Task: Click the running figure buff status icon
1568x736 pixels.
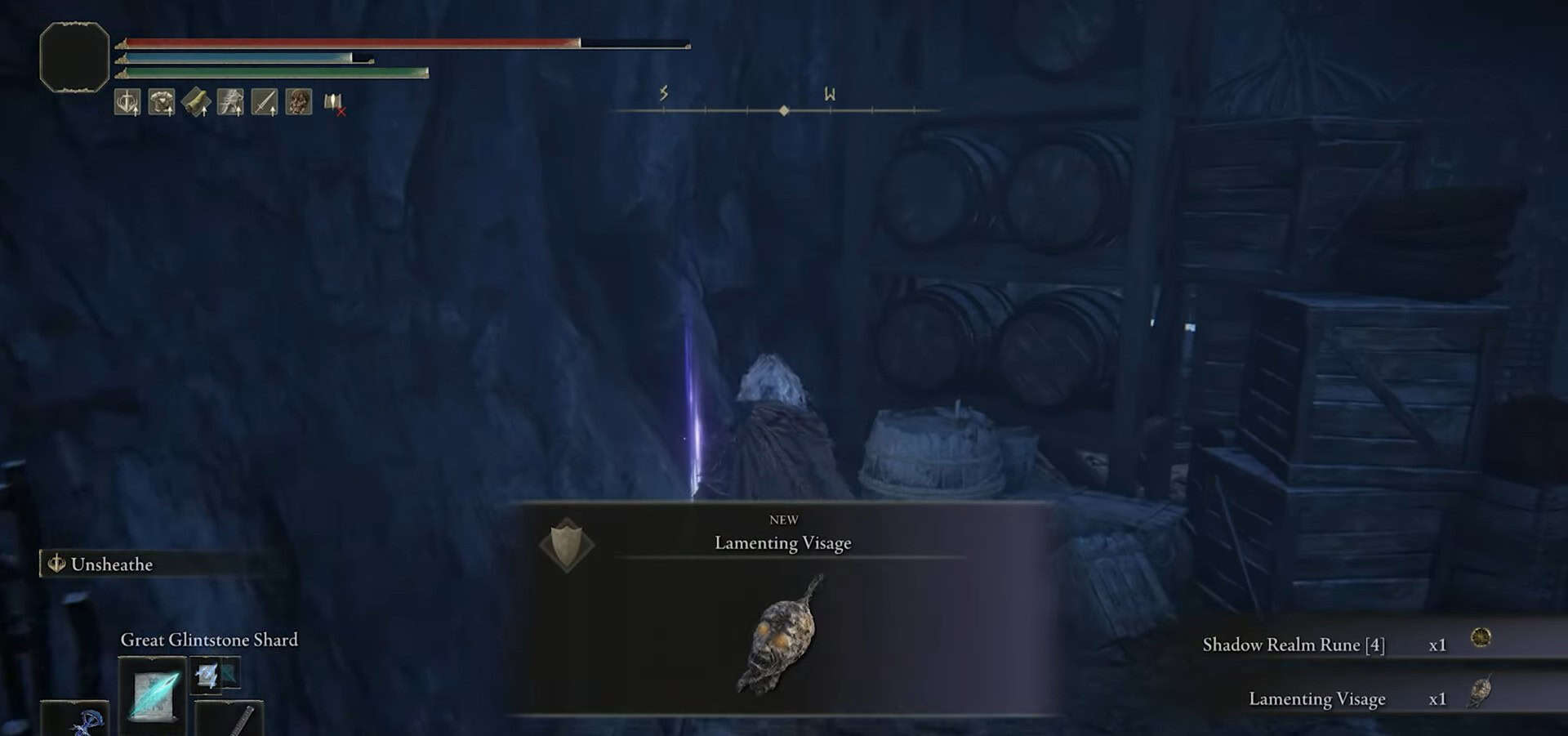Action: coord(230,102)
